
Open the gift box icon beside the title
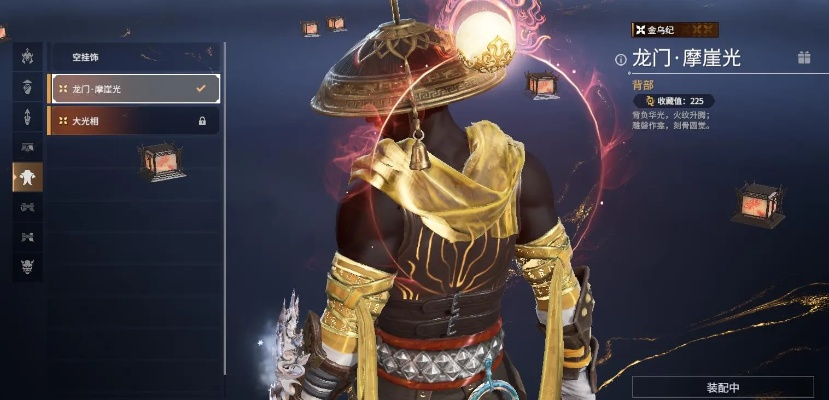pos(803,58)
